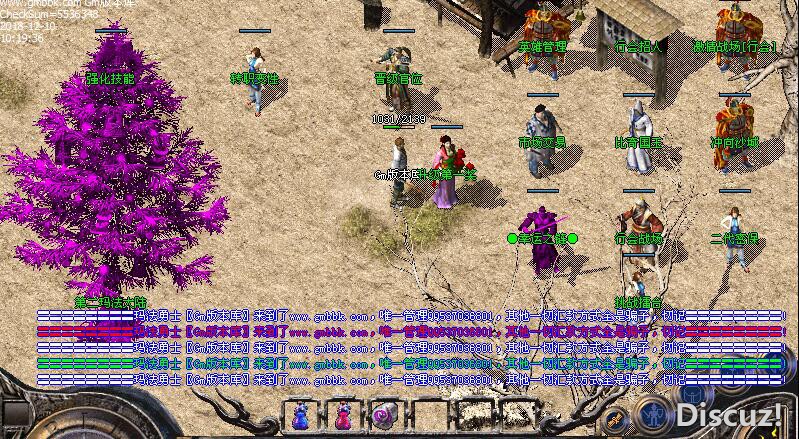Image resolution: width=799 pixels, height=439 pixels.
Task: Use the blue potion in the belt
Action: pos(304,415)
